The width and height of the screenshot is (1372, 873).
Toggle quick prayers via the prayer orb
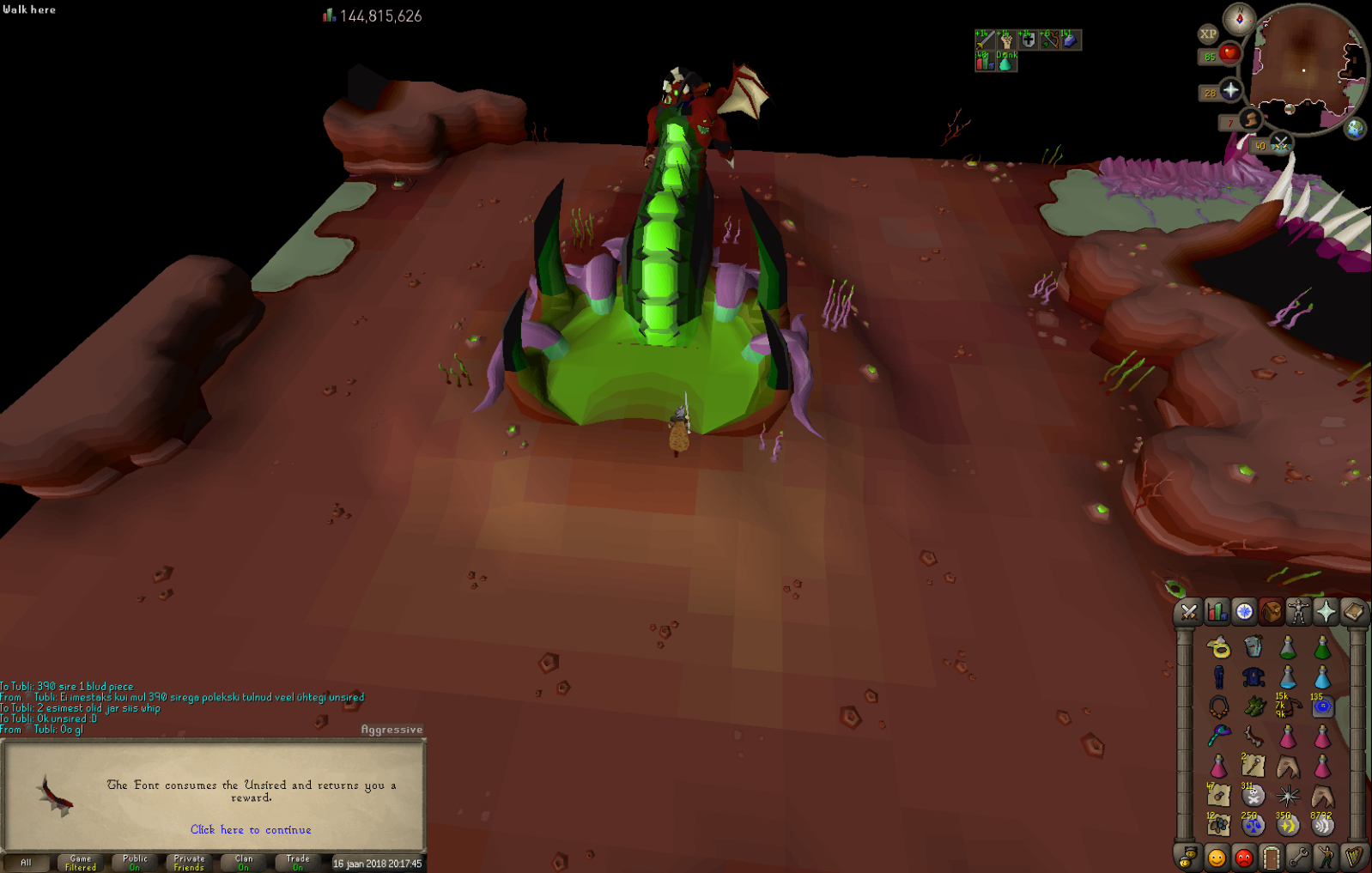[x=1231, y=90]
